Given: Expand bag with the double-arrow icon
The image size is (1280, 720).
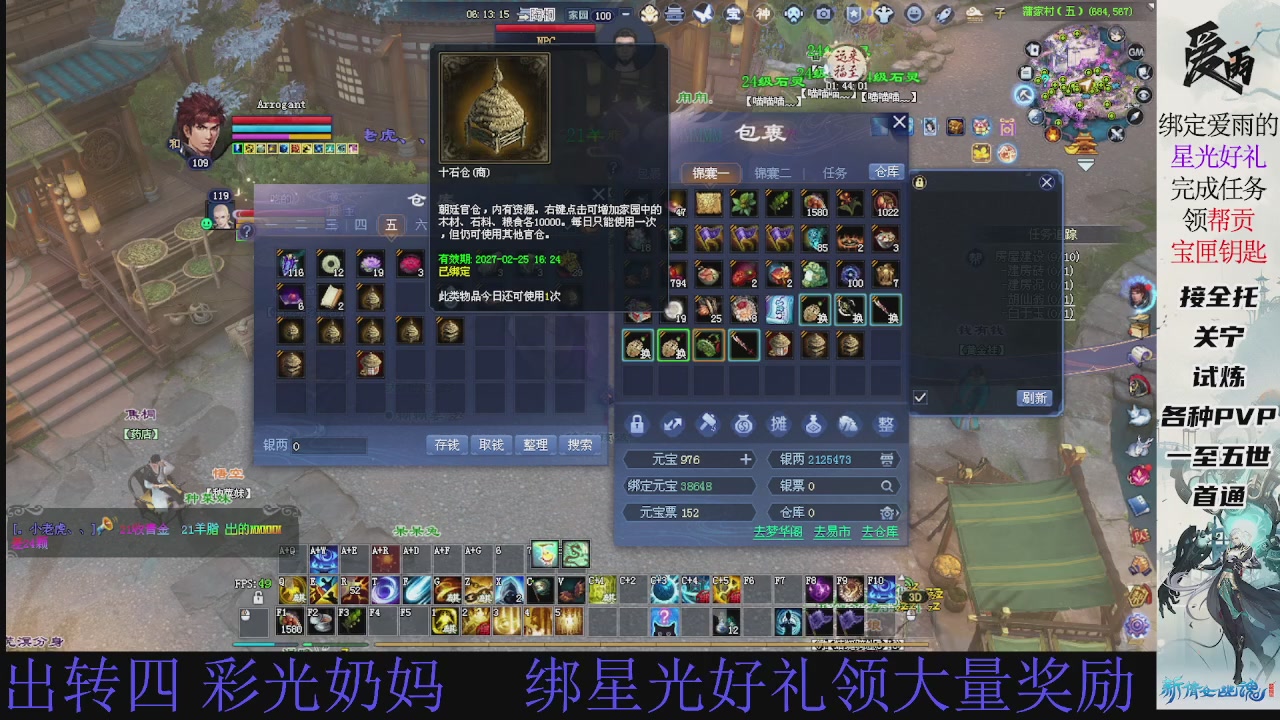Looking at the screenshot, I should 672,424.
